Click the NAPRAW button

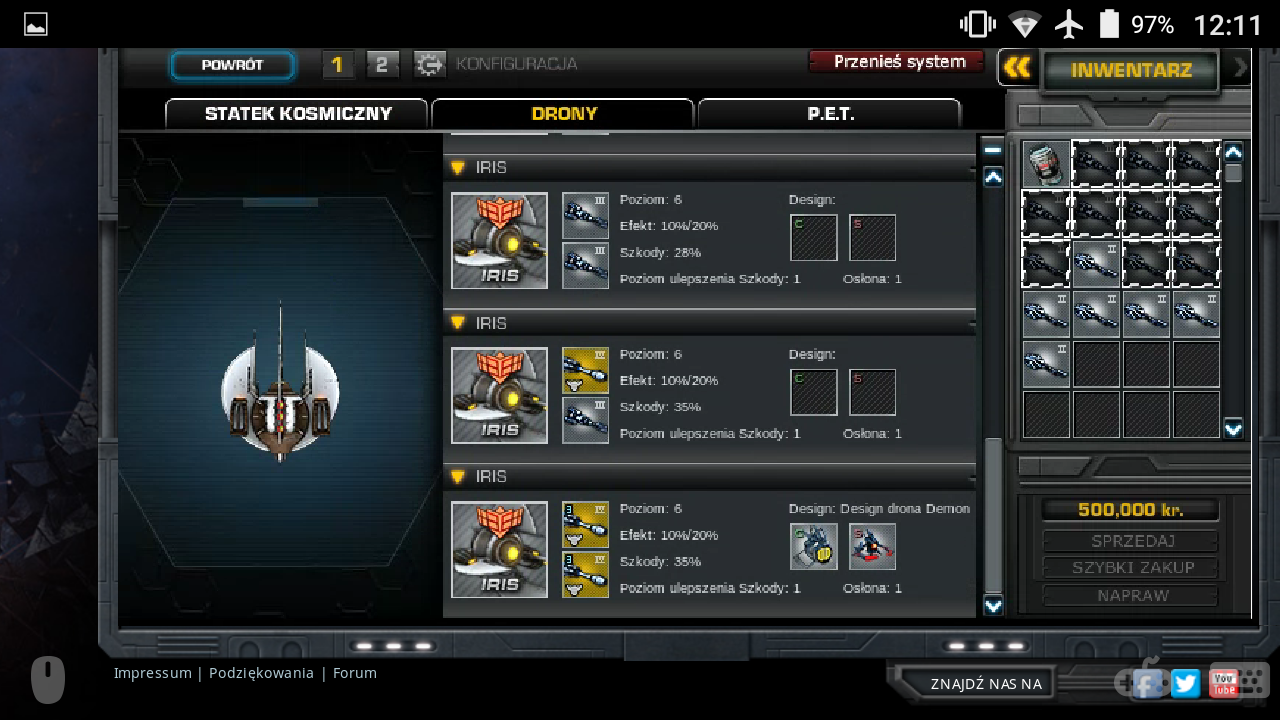pyautogui.click(x=1131, y=595)
